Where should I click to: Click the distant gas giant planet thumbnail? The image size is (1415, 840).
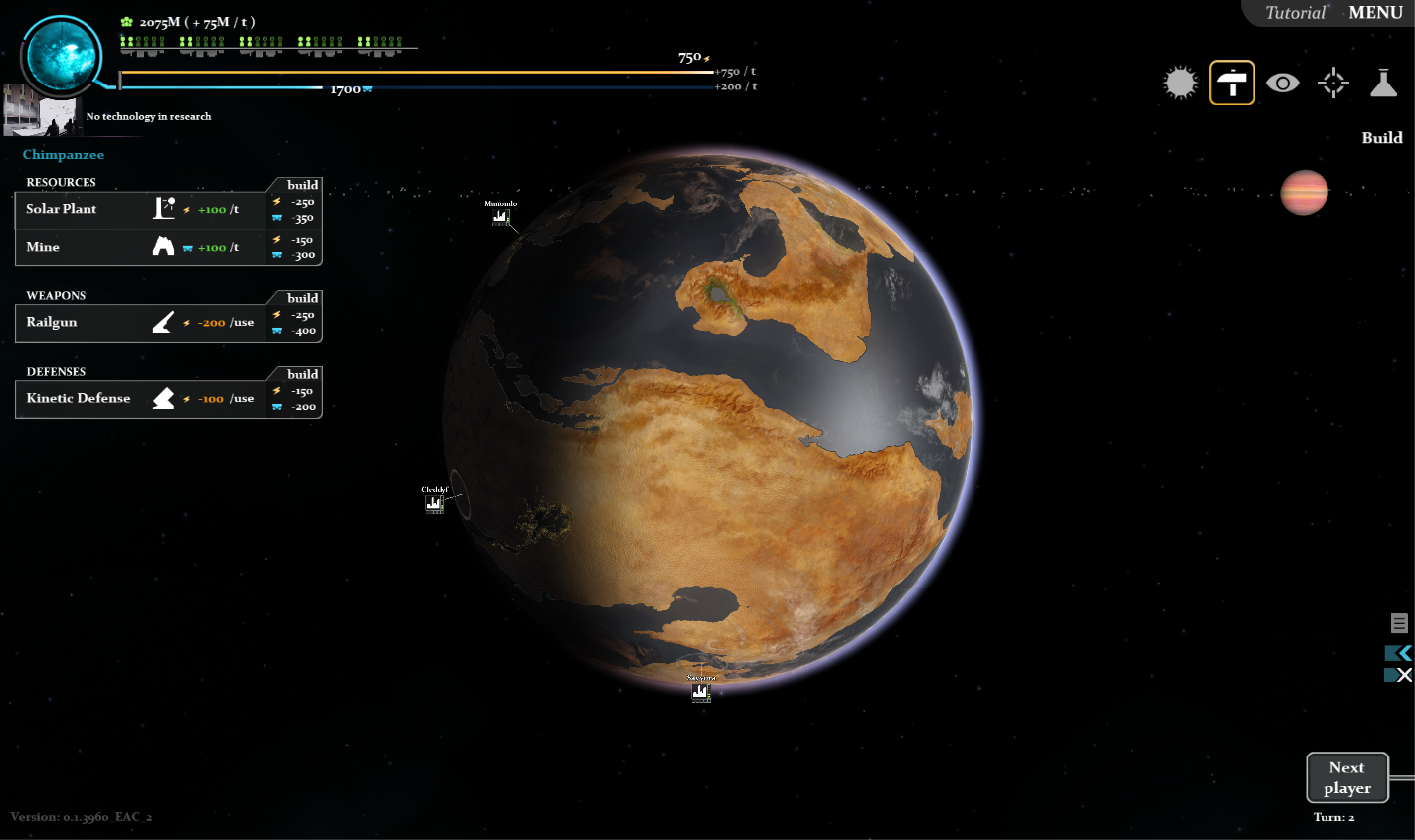point(1305,192)
